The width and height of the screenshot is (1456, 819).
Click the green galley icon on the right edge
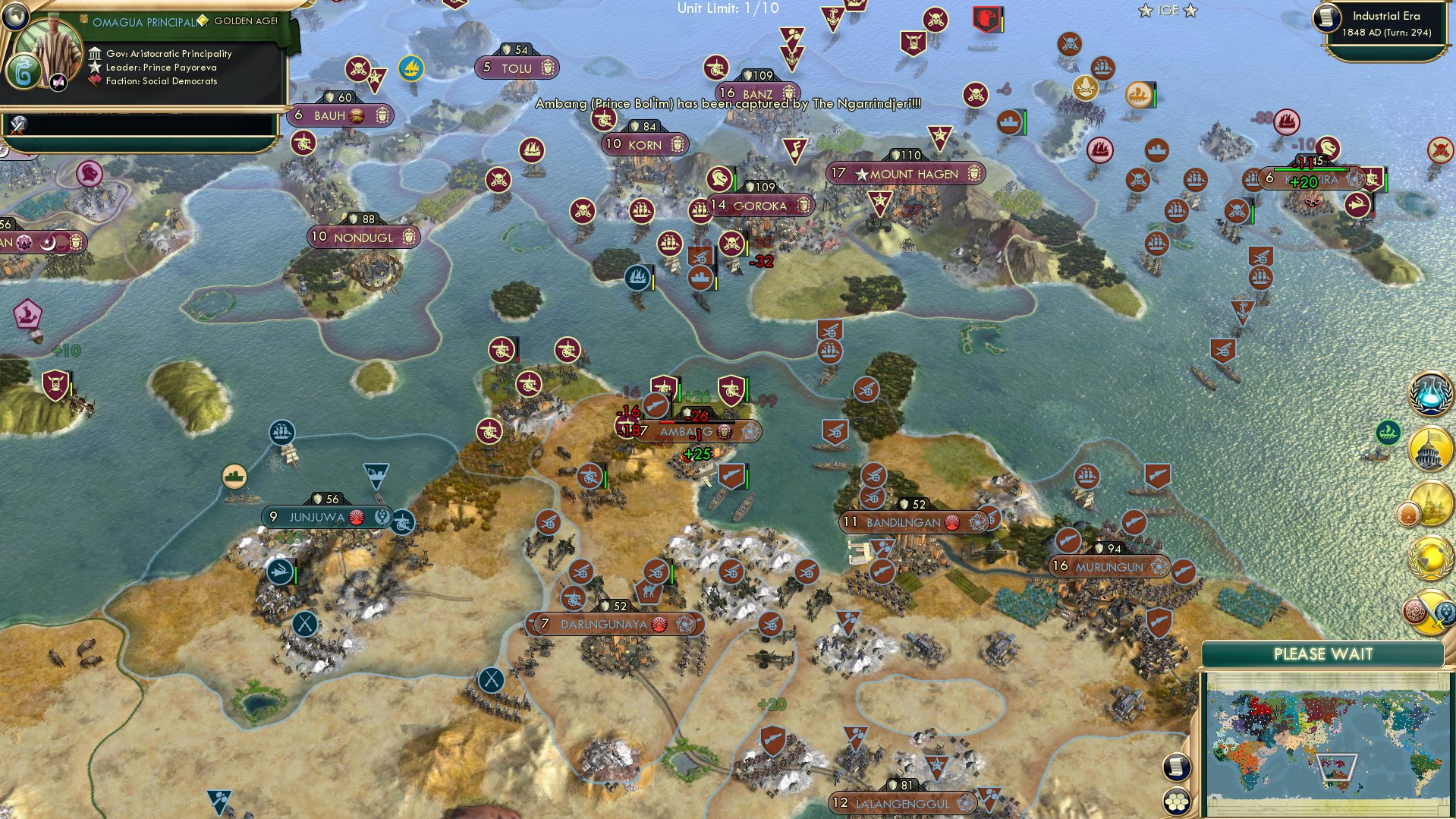click(1387, 433)
